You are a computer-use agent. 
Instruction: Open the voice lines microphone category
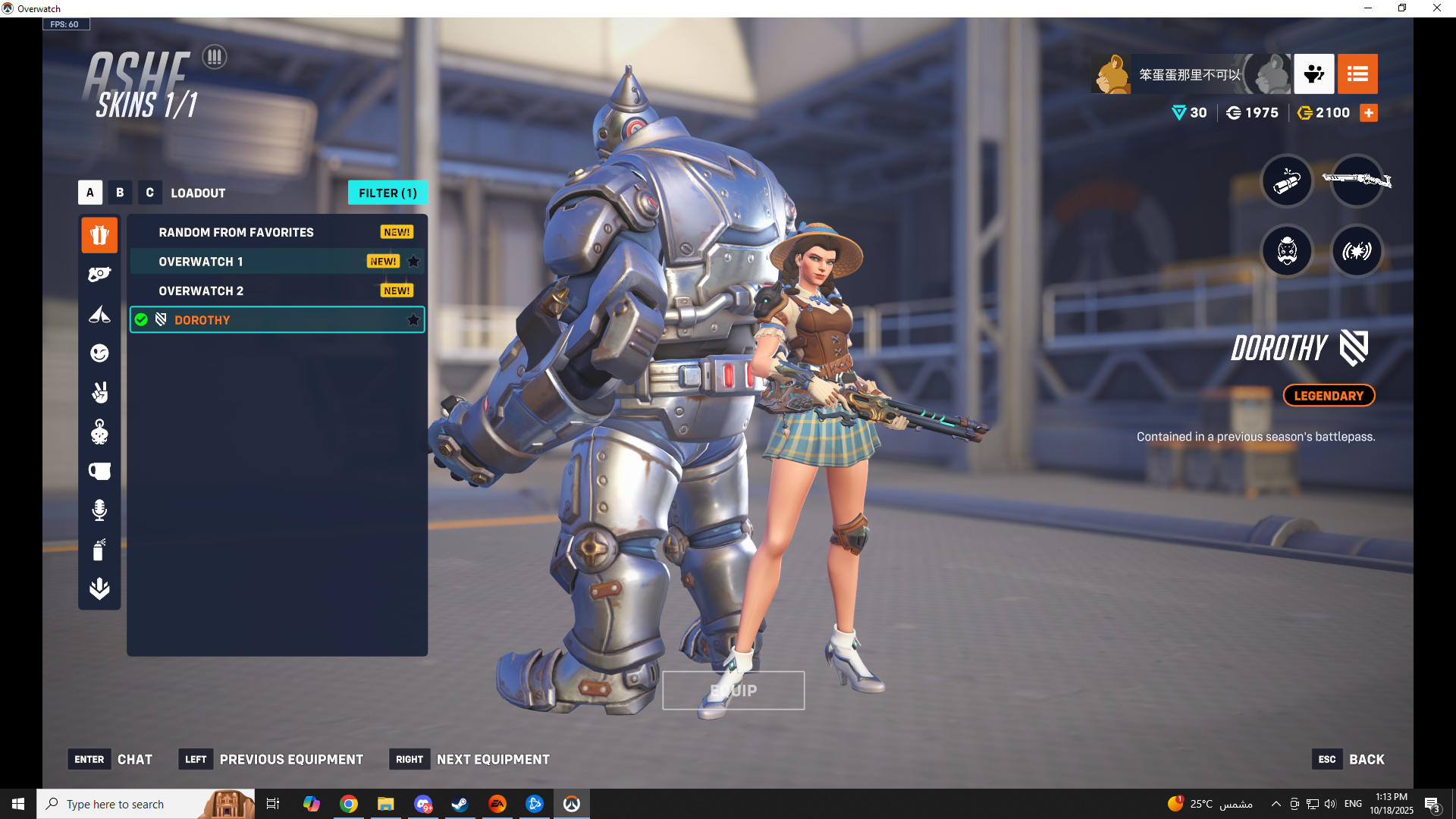pyautogui.click(x=99, y=510)
